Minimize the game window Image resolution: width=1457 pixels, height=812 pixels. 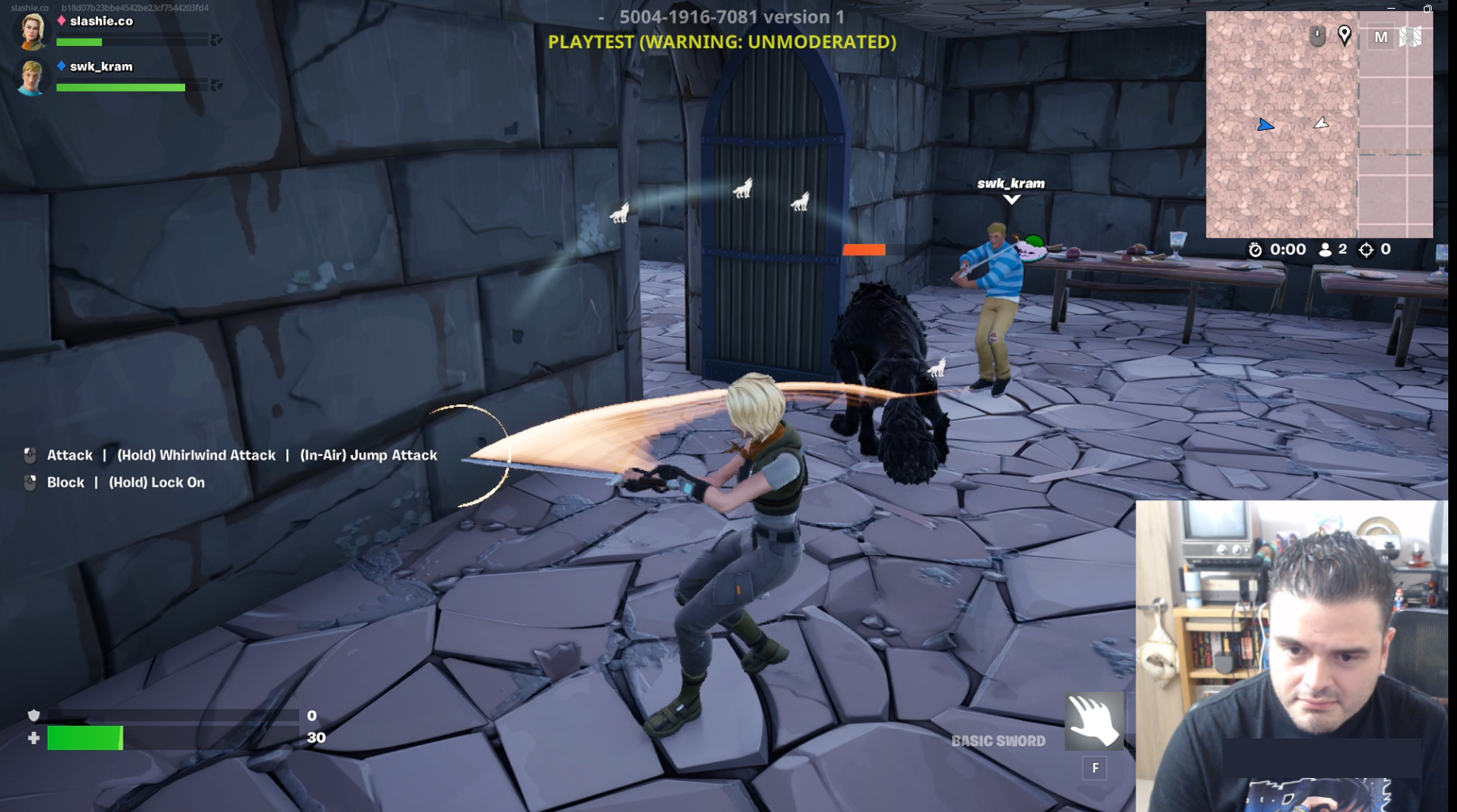[1391, 7]
